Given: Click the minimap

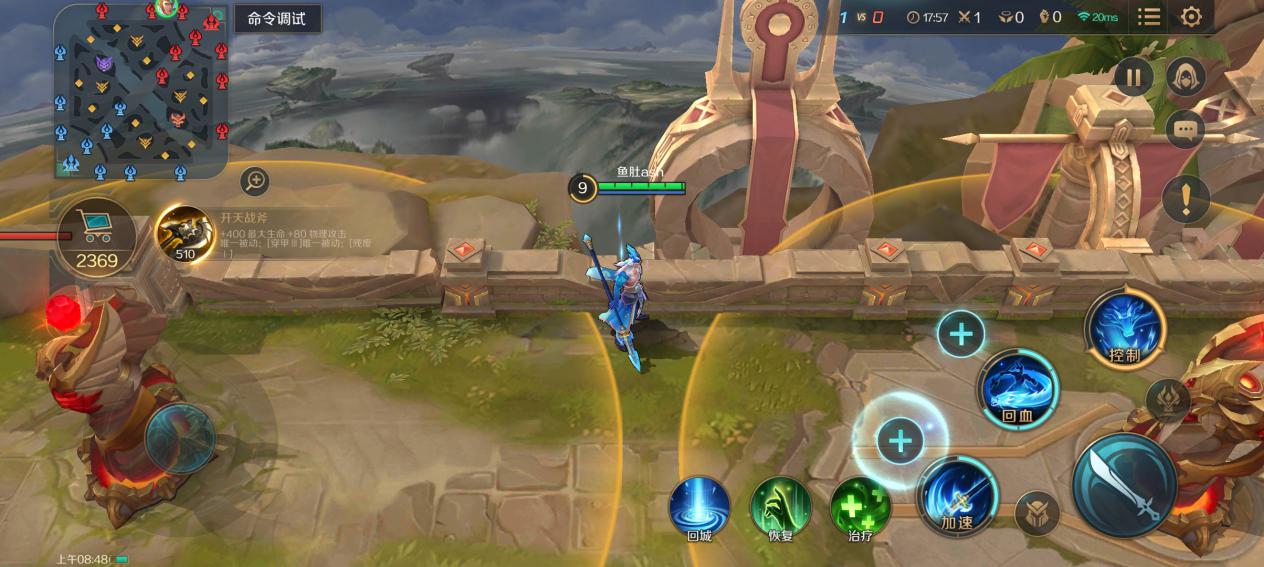Looking at the screenshot, I should coord(140,92).
